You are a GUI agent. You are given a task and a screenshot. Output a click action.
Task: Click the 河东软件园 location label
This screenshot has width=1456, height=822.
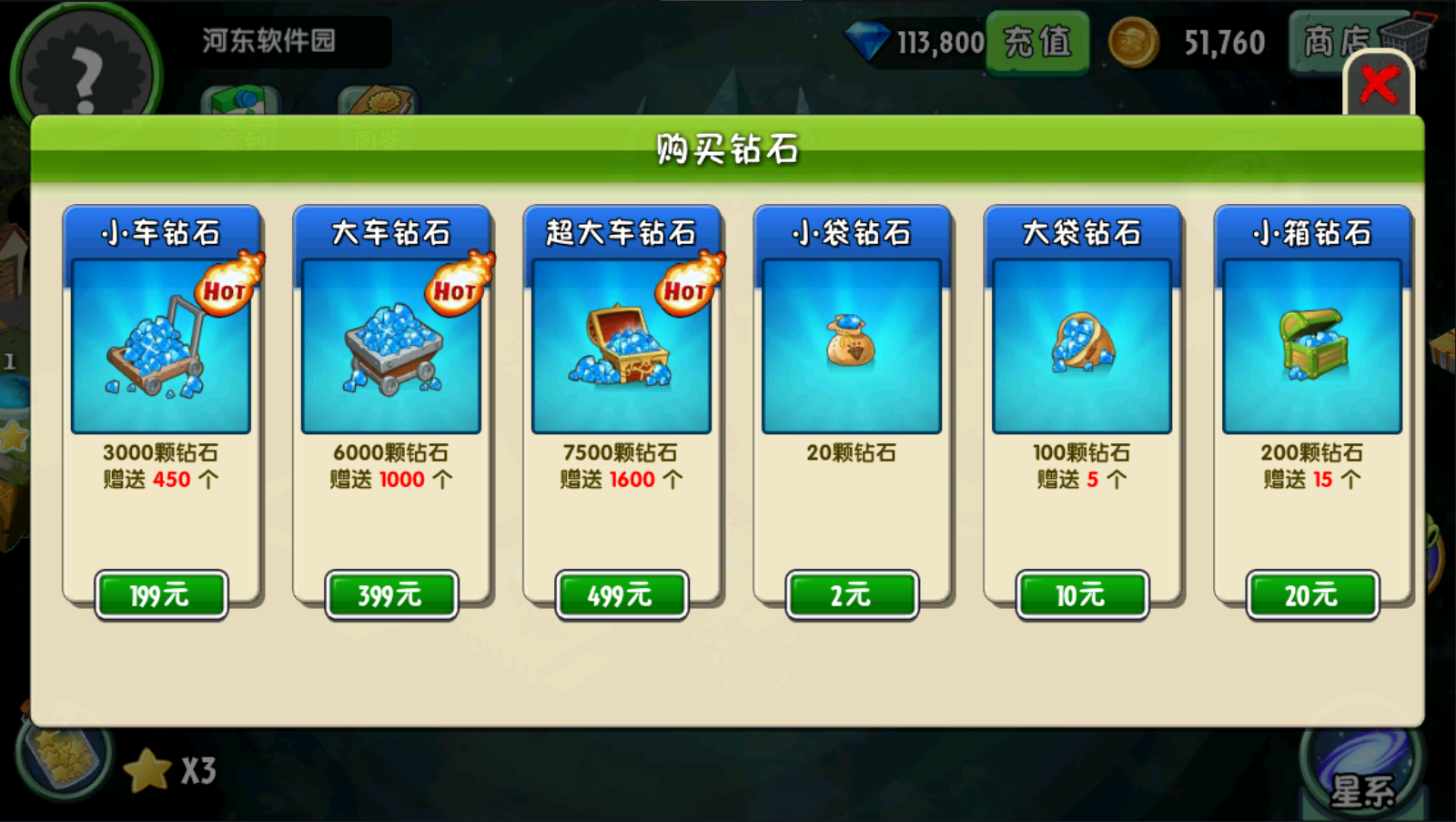[x=268, y=41]
